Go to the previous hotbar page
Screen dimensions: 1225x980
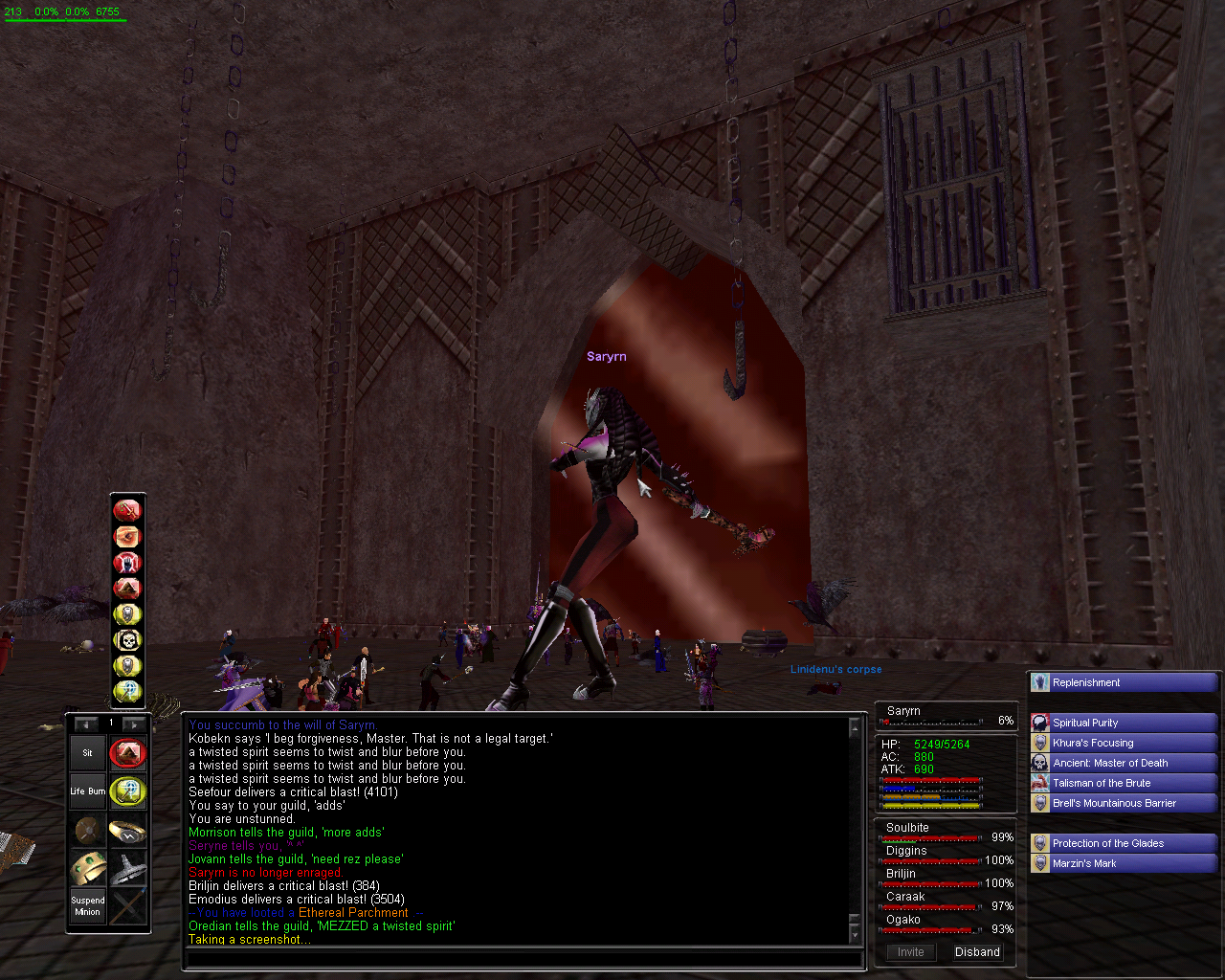pos(86,724)
